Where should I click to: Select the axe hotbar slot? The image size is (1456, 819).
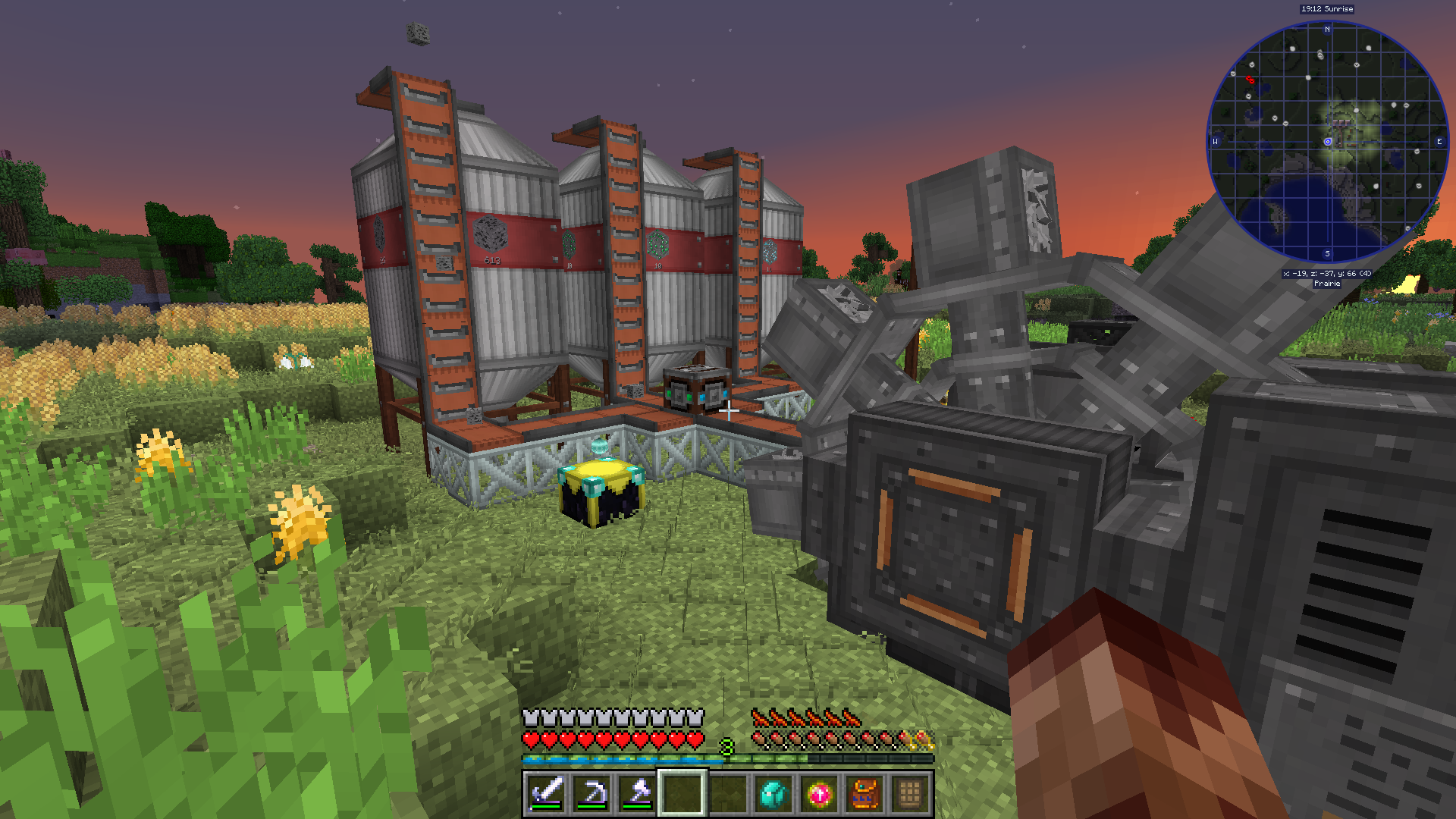click(637, 793)
